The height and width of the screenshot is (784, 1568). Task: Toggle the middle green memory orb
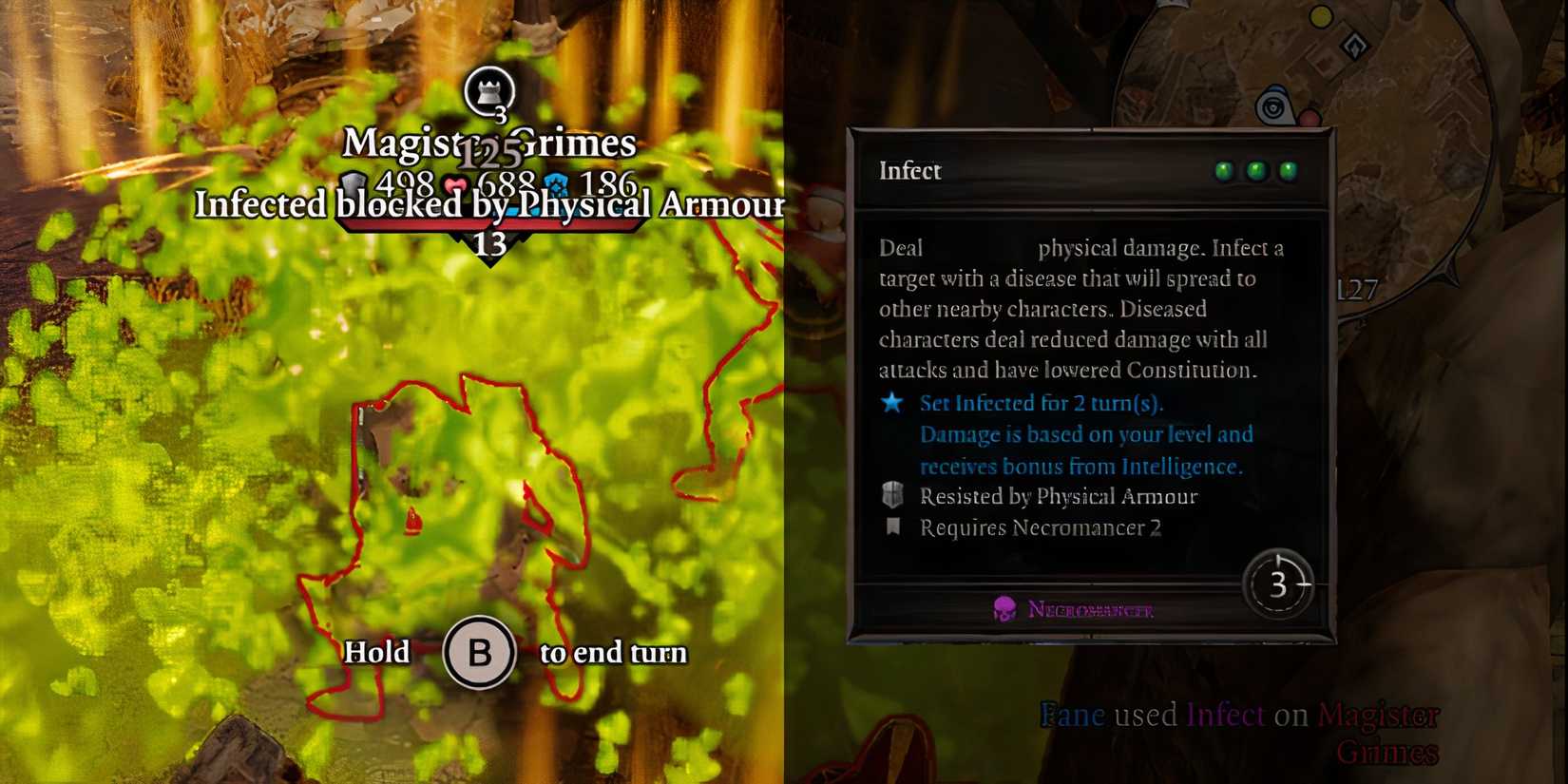pos(1256,171)
